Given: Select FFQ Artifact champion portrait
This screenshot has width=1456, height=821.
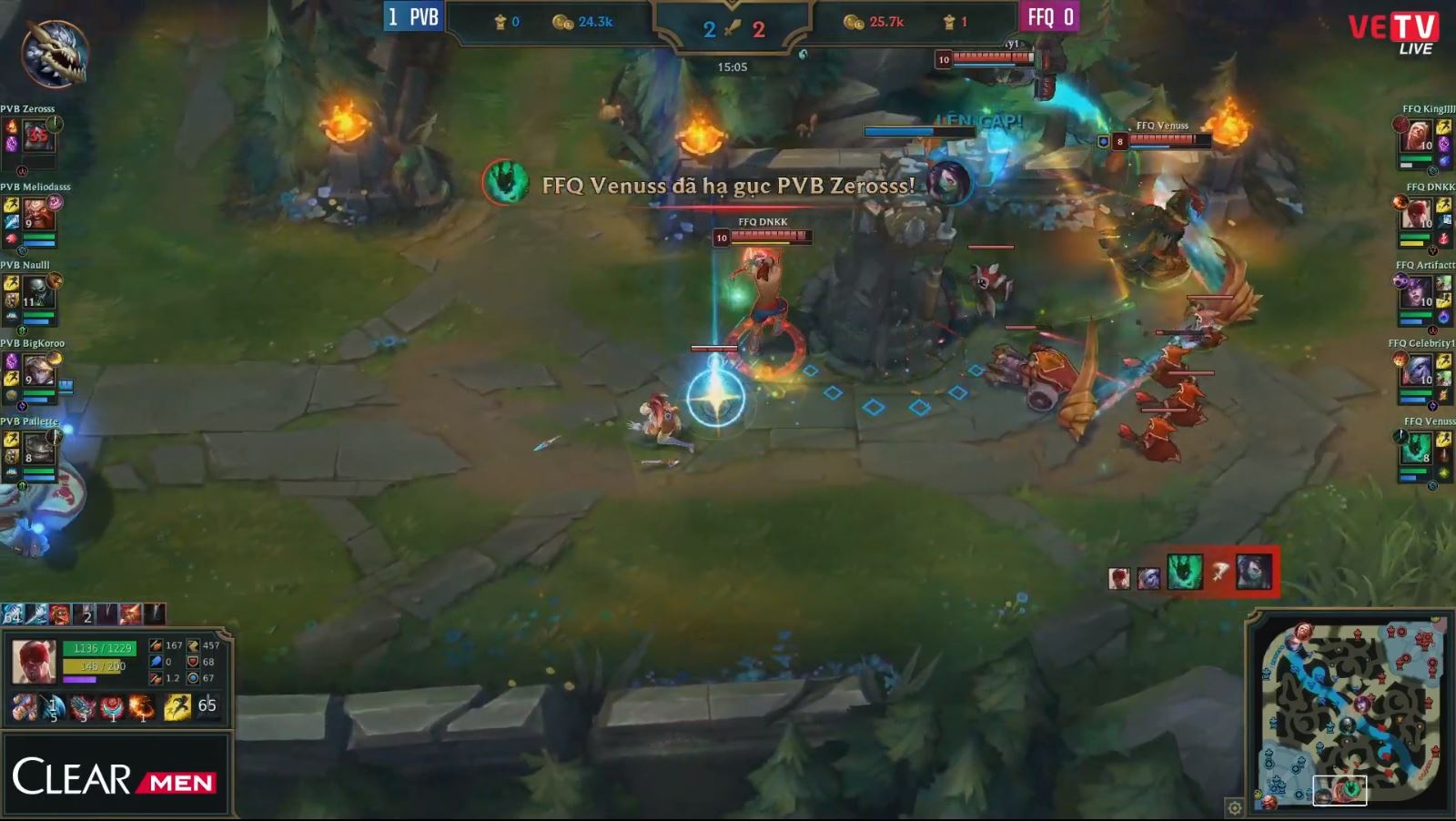Looking at the screenshot, I should (1417, 294).
